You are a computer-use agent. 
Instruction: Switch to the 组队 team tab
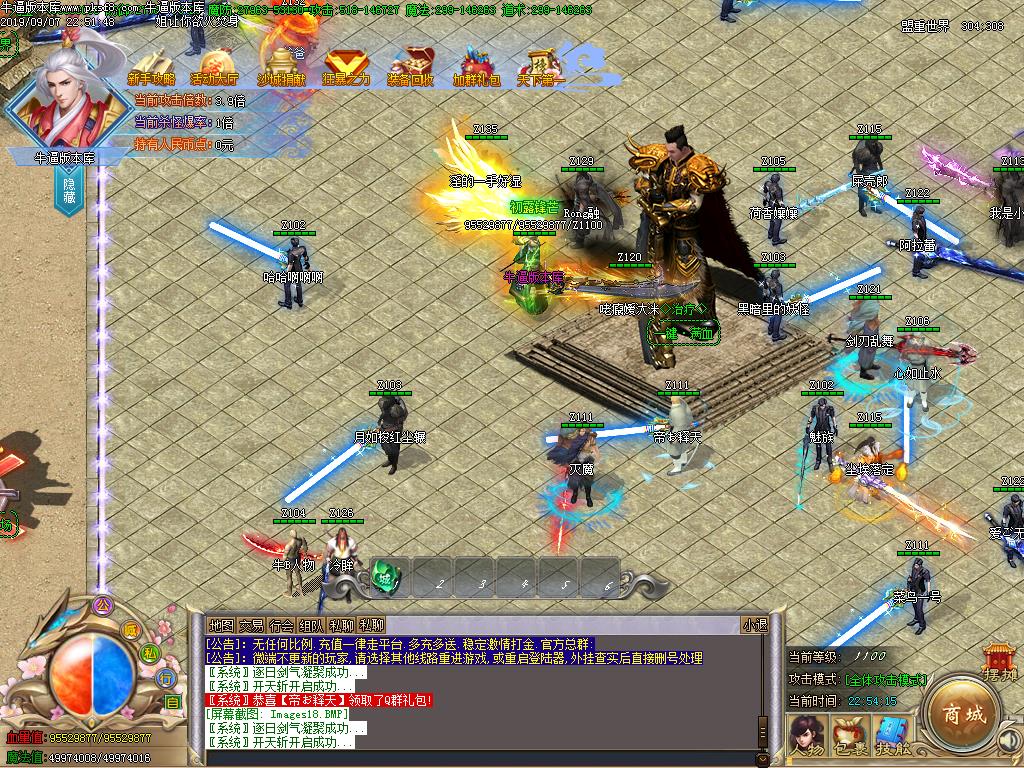click(x=311, y=625)
